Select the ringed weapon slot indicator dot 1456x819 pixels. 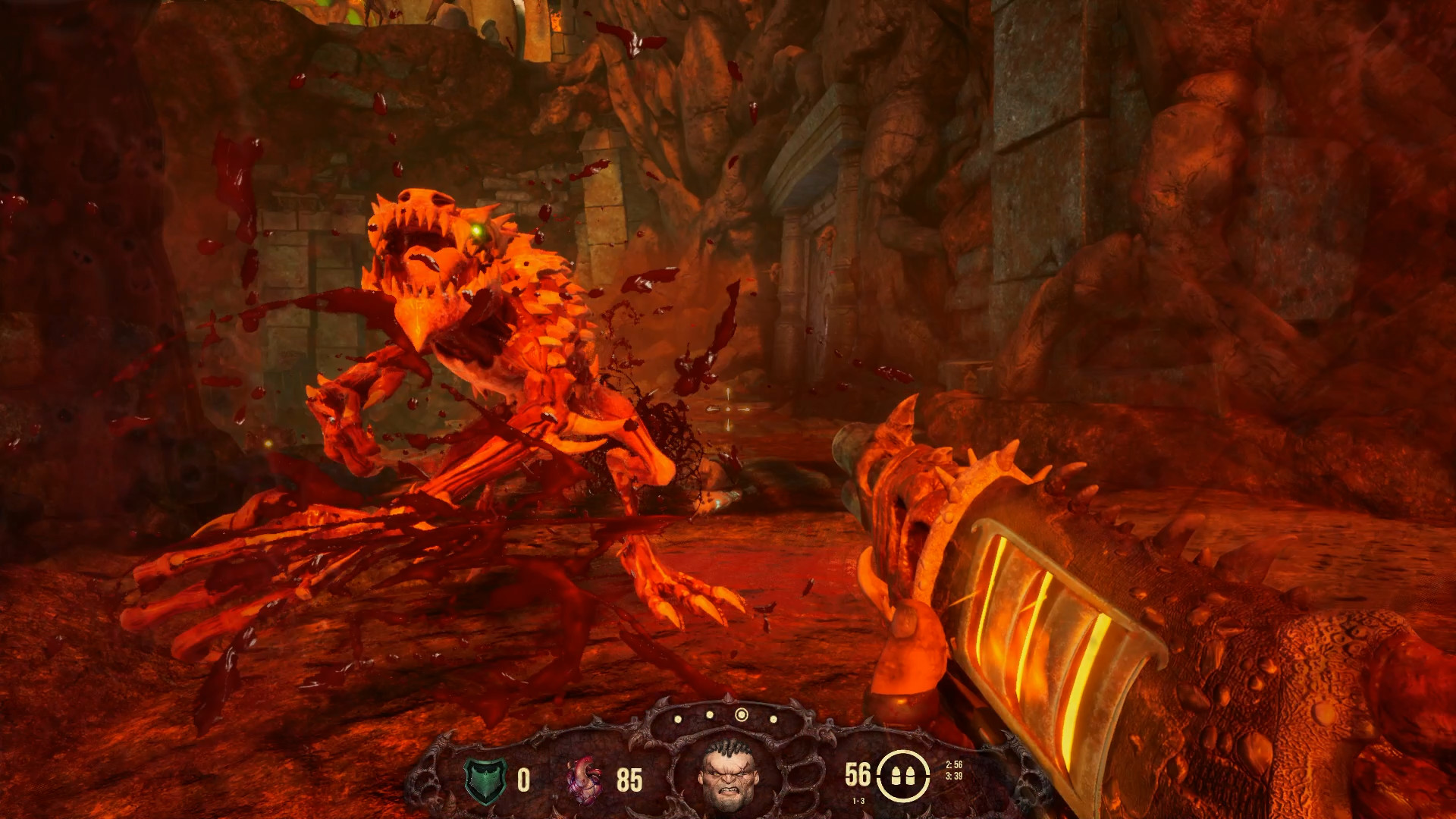741,715
